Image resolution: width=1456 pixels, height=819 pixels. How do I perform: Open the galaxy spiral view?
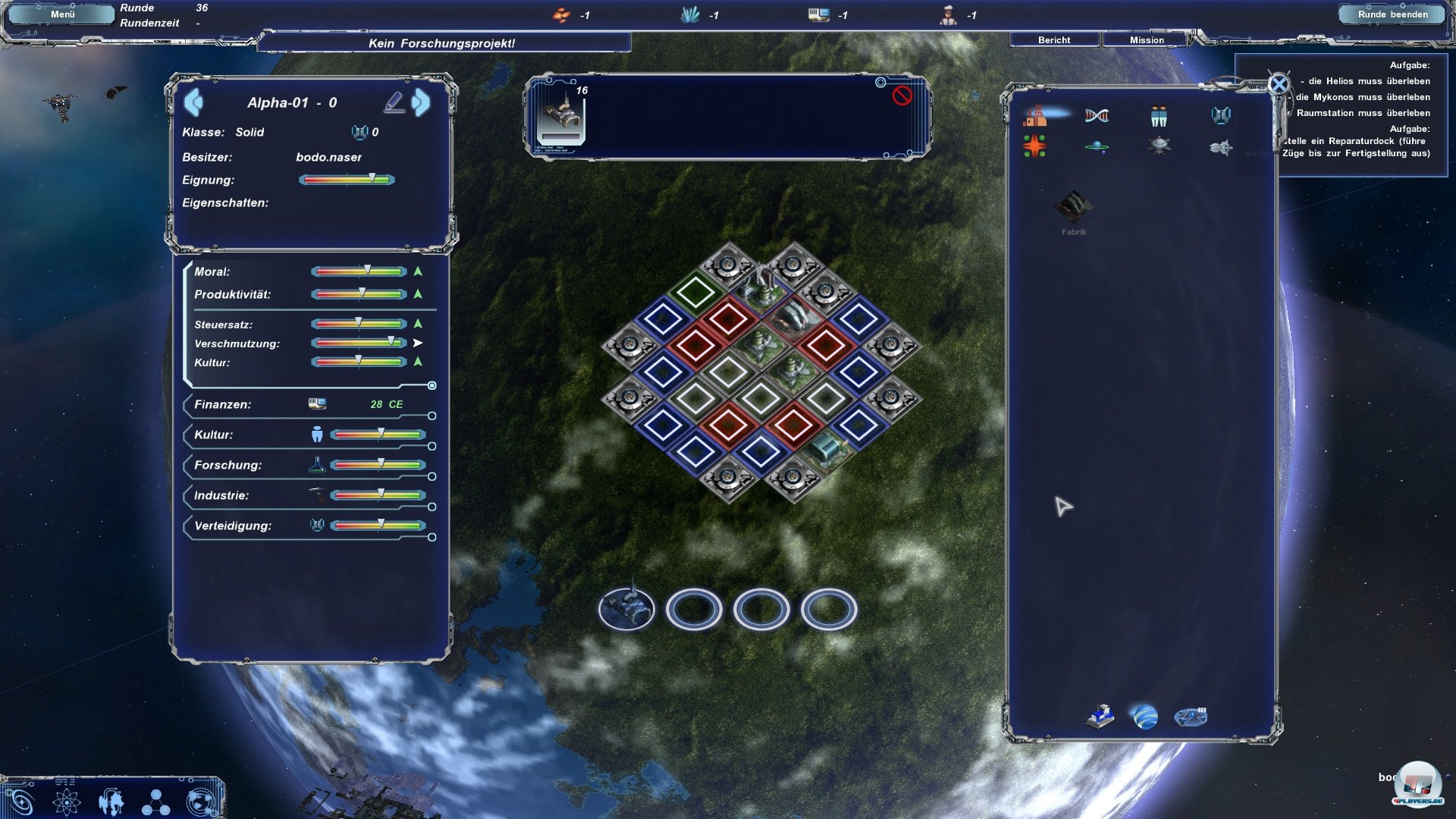(20, 802)
